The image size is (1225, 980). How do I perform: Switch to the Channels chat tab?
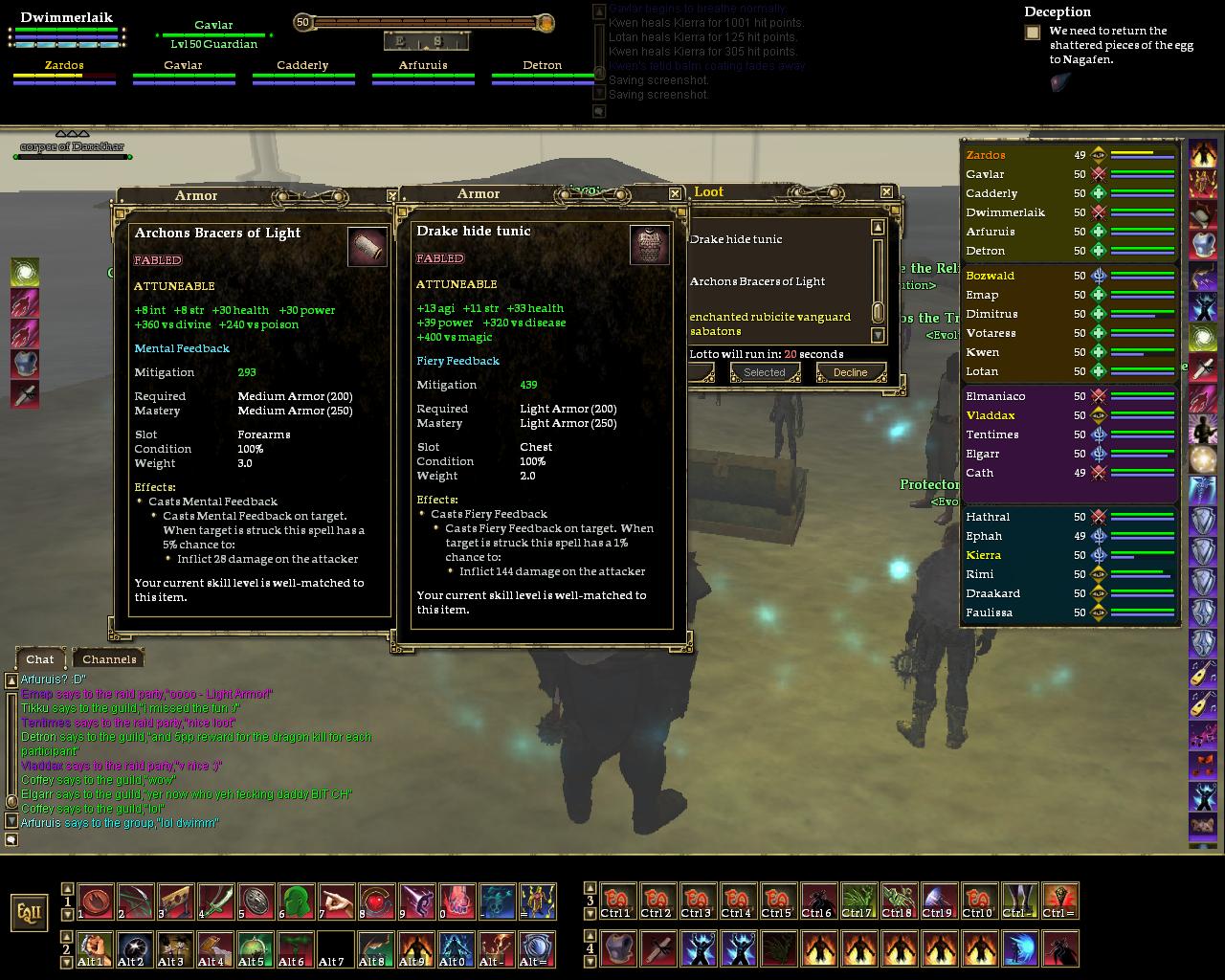pyautogui.click(x=109, y=658)
